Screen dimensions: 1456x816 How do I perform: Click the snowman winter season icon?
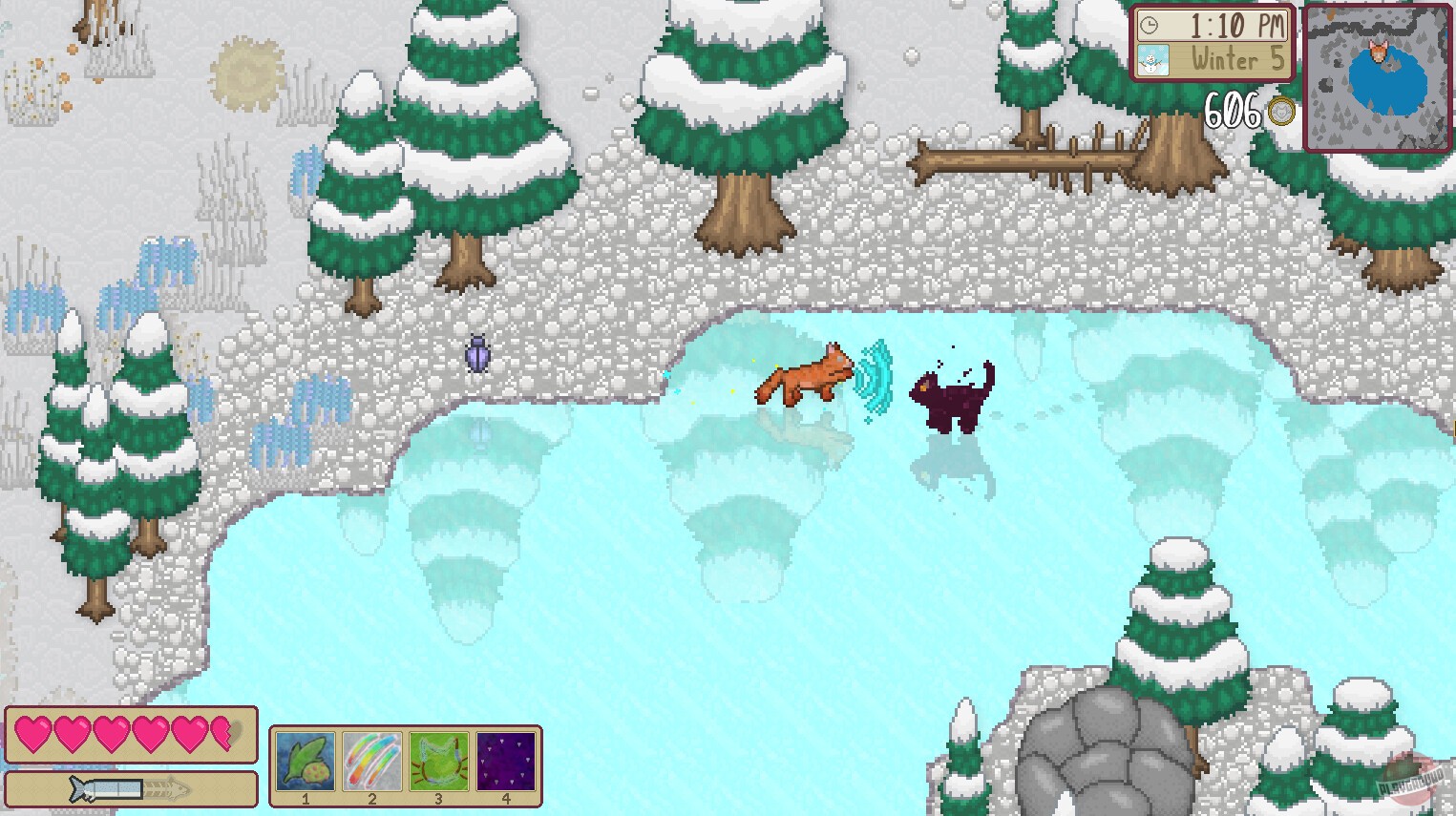coord(1153,60)
